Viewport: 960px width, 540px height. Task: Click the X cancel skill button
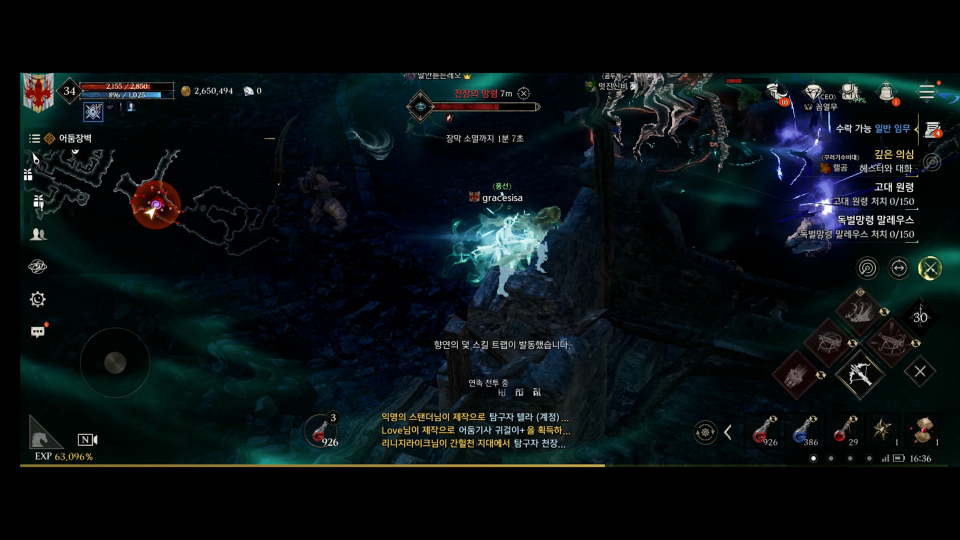pos(920,371)
